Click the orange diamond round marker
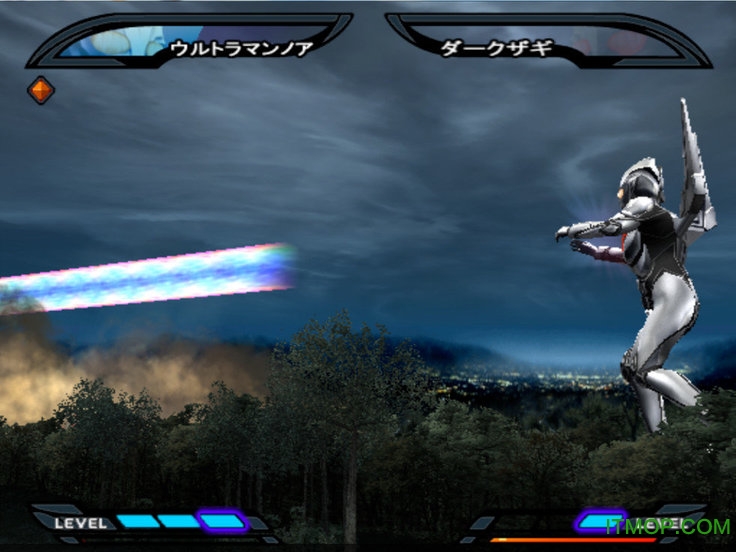This screenshot has width=736, height=552. 41,91
